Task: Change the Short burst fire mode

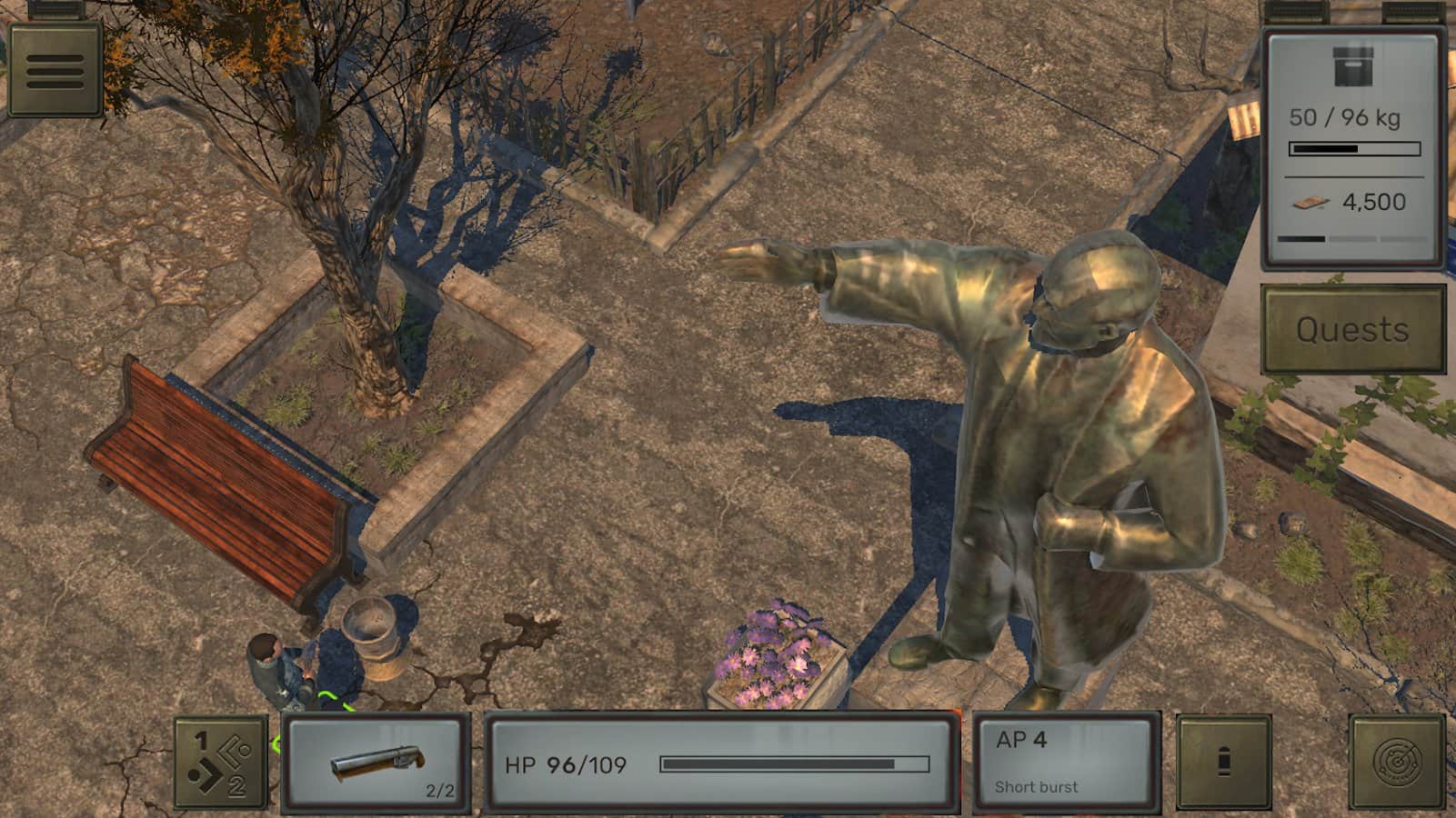Action: pos(1065,763)
